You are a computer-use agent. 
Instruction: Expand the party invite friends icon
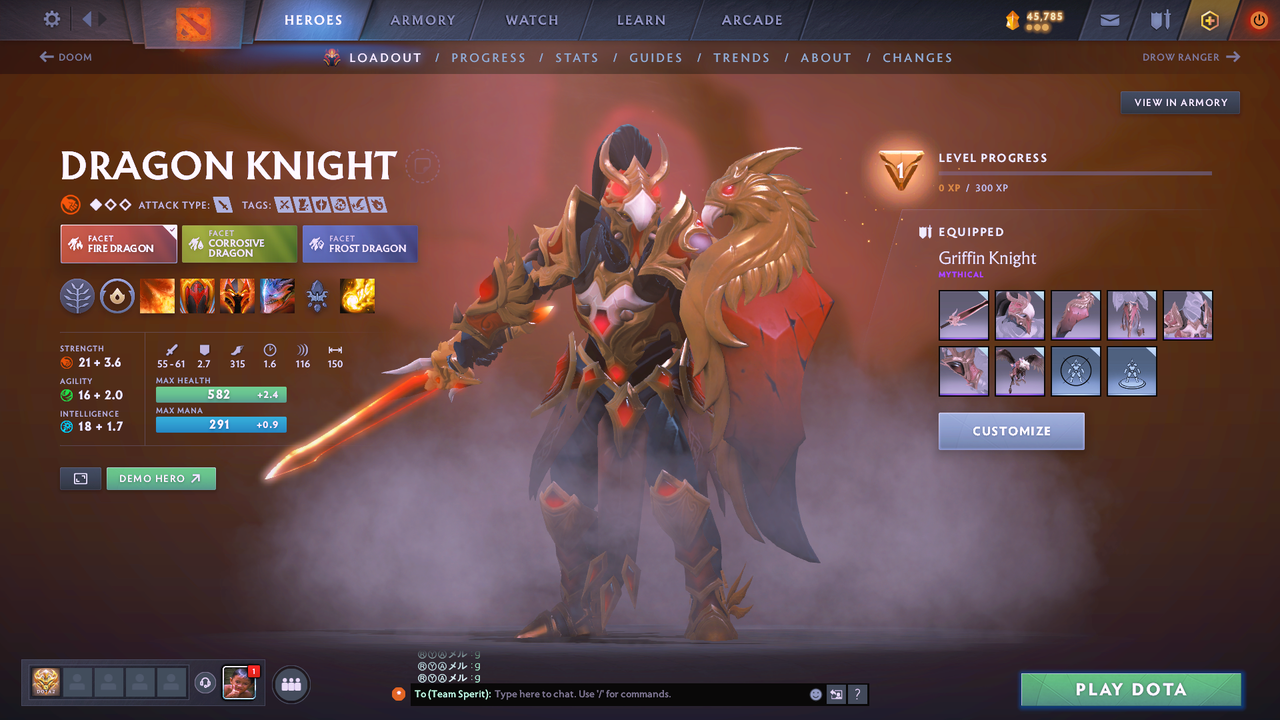click(x=289, y=684)
